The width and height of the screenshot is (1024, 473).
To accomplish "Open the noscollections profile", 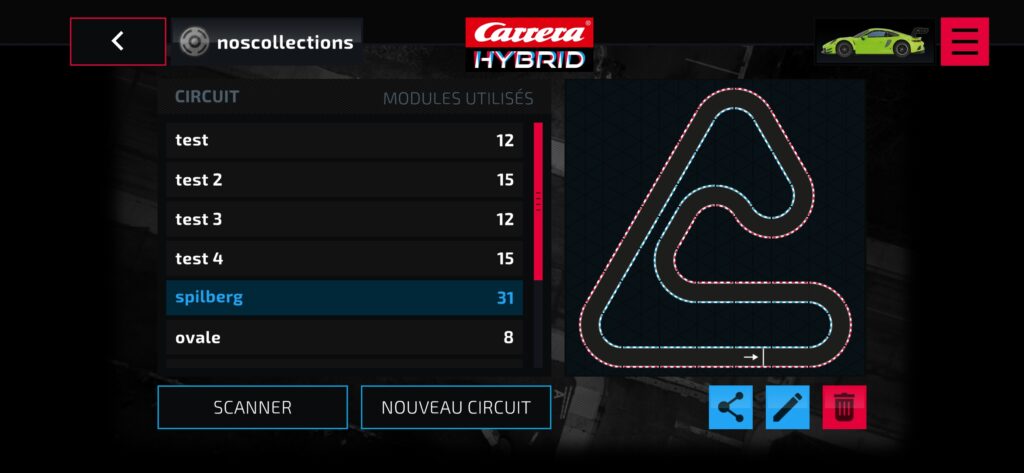I will (267, 42).
